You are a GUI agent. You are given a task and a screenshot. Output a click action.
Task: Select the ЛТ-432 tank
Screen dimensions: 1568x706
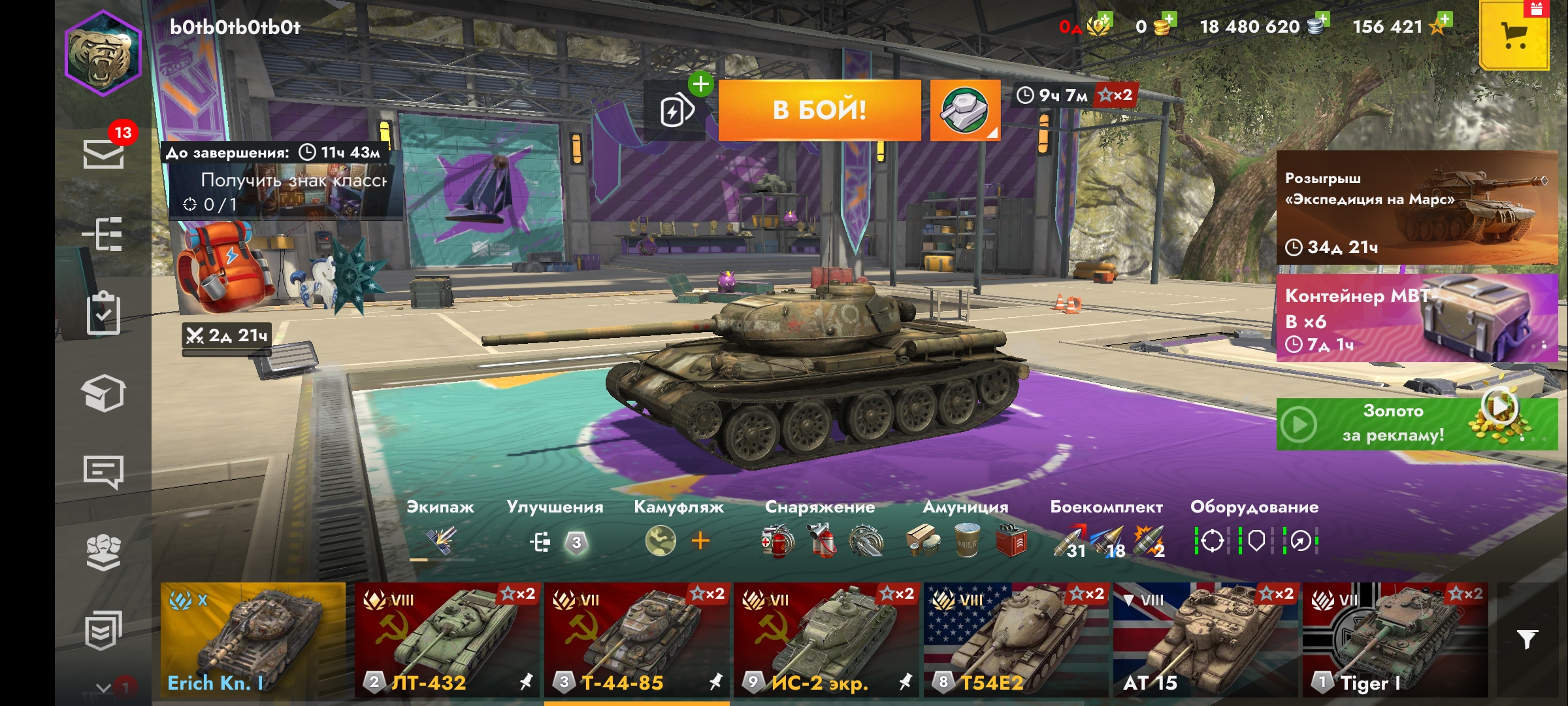(x=447, y=640)
